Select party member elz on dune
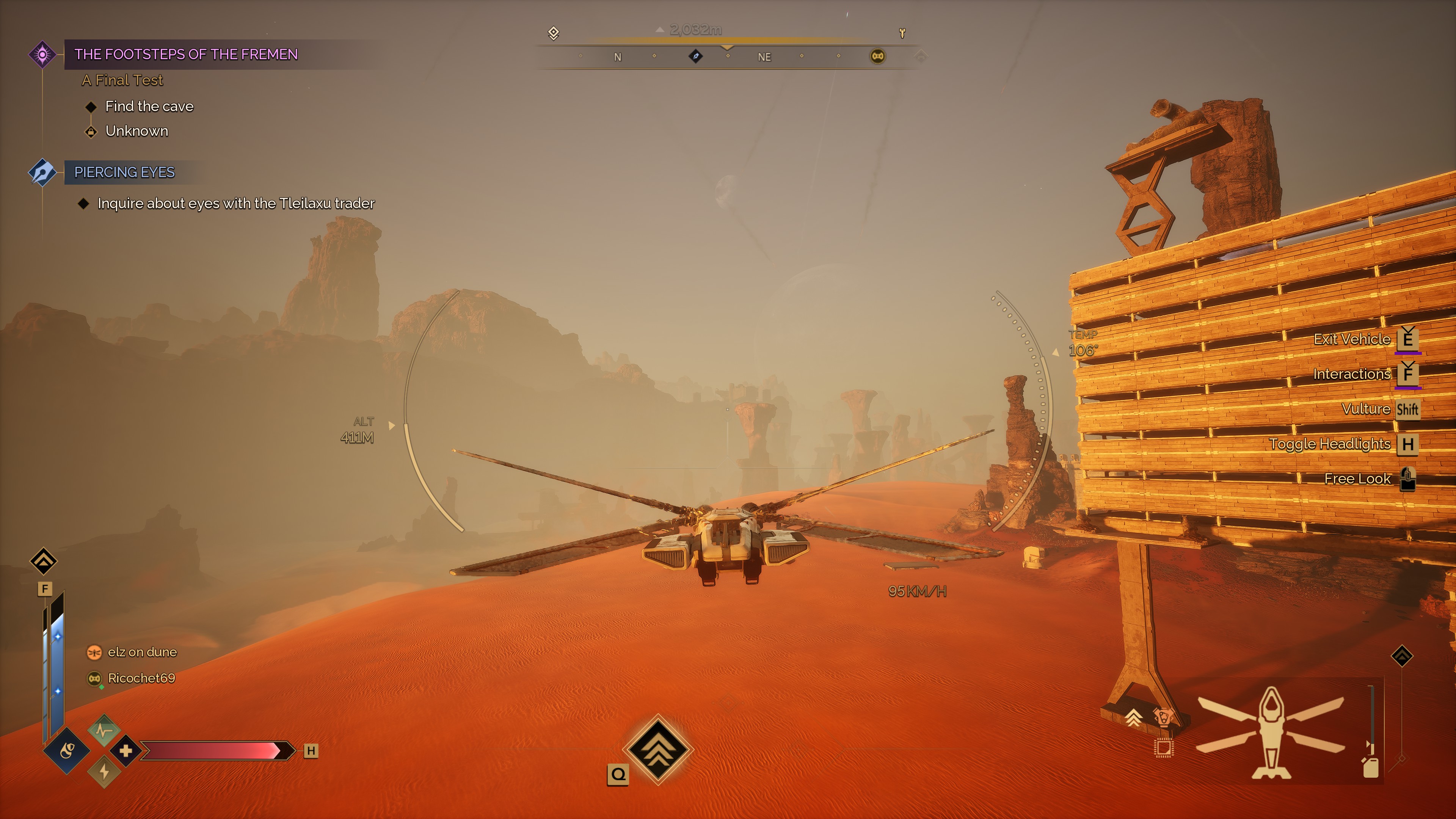Screen dimensions: 1456x819 [x=142, y=652]
